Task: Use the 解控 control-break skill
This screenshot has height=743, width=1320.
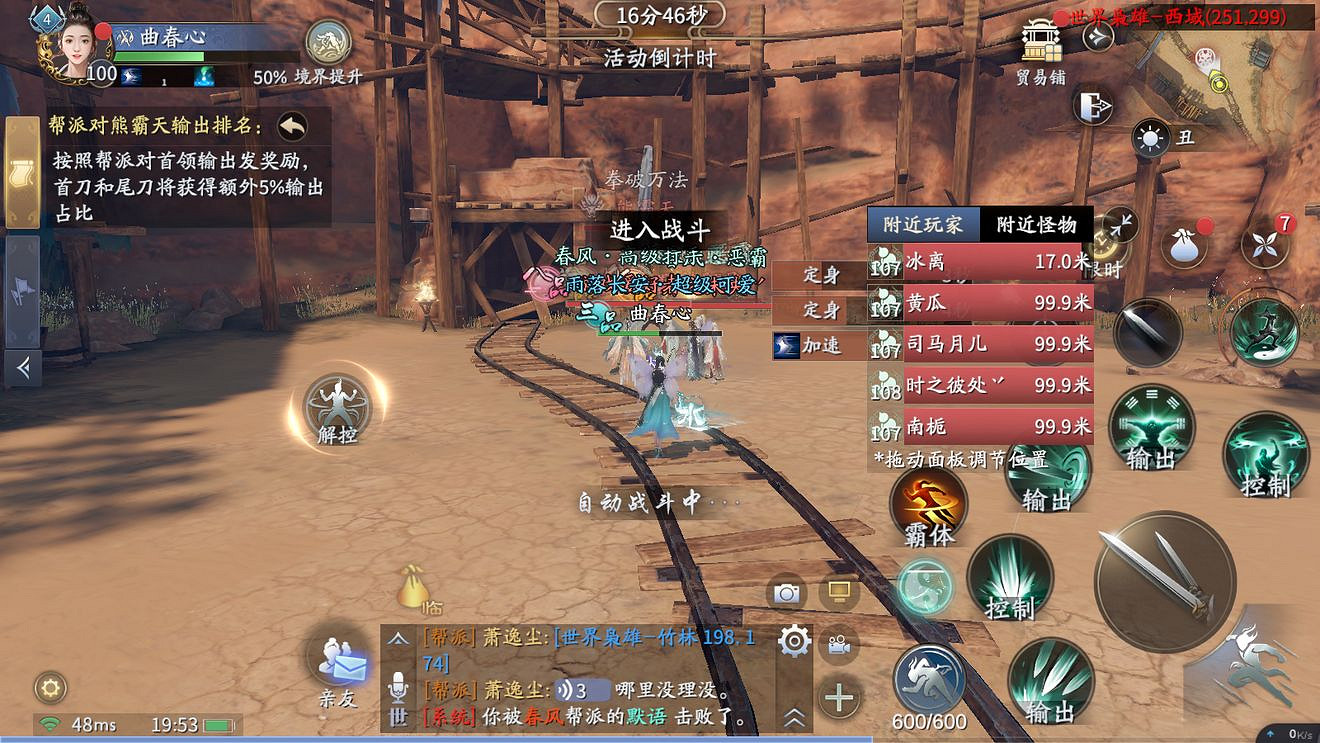Action: 335,410
